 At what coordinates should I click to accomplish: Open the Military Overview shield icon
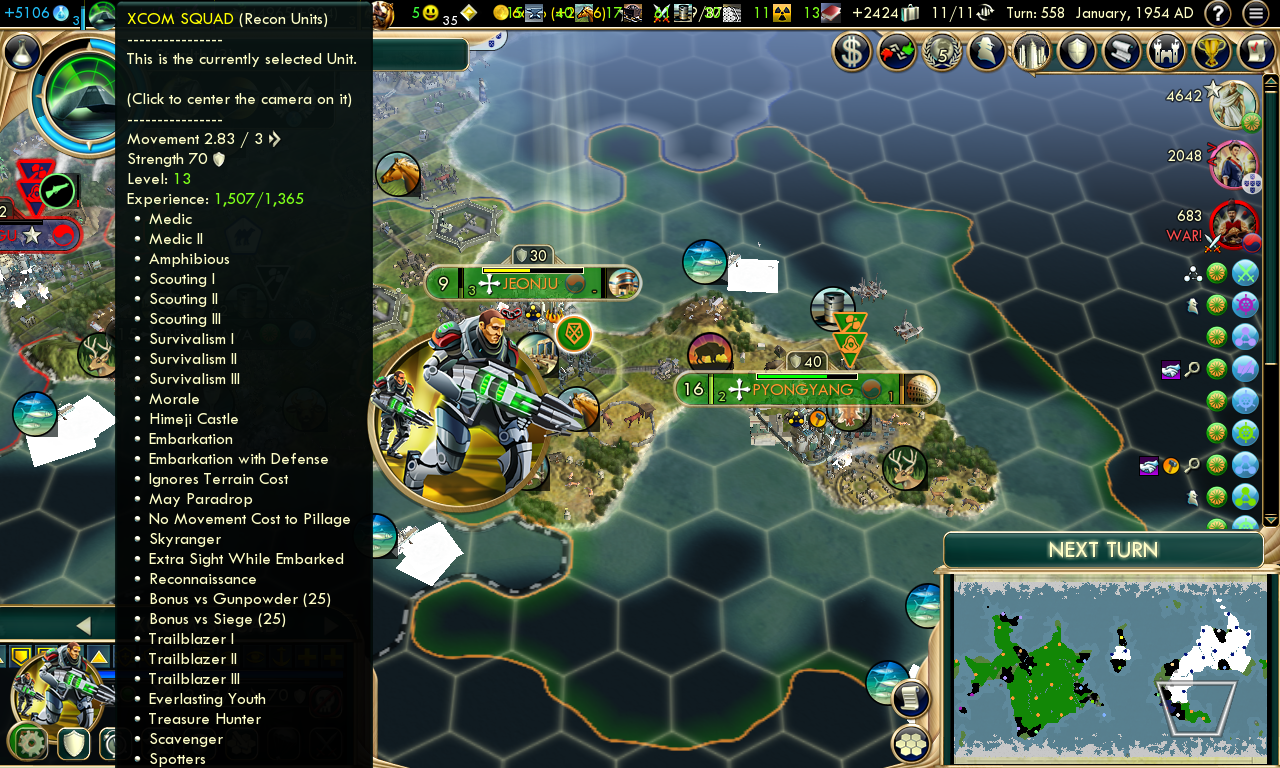pyautogui.click(x=1076, y=51)
